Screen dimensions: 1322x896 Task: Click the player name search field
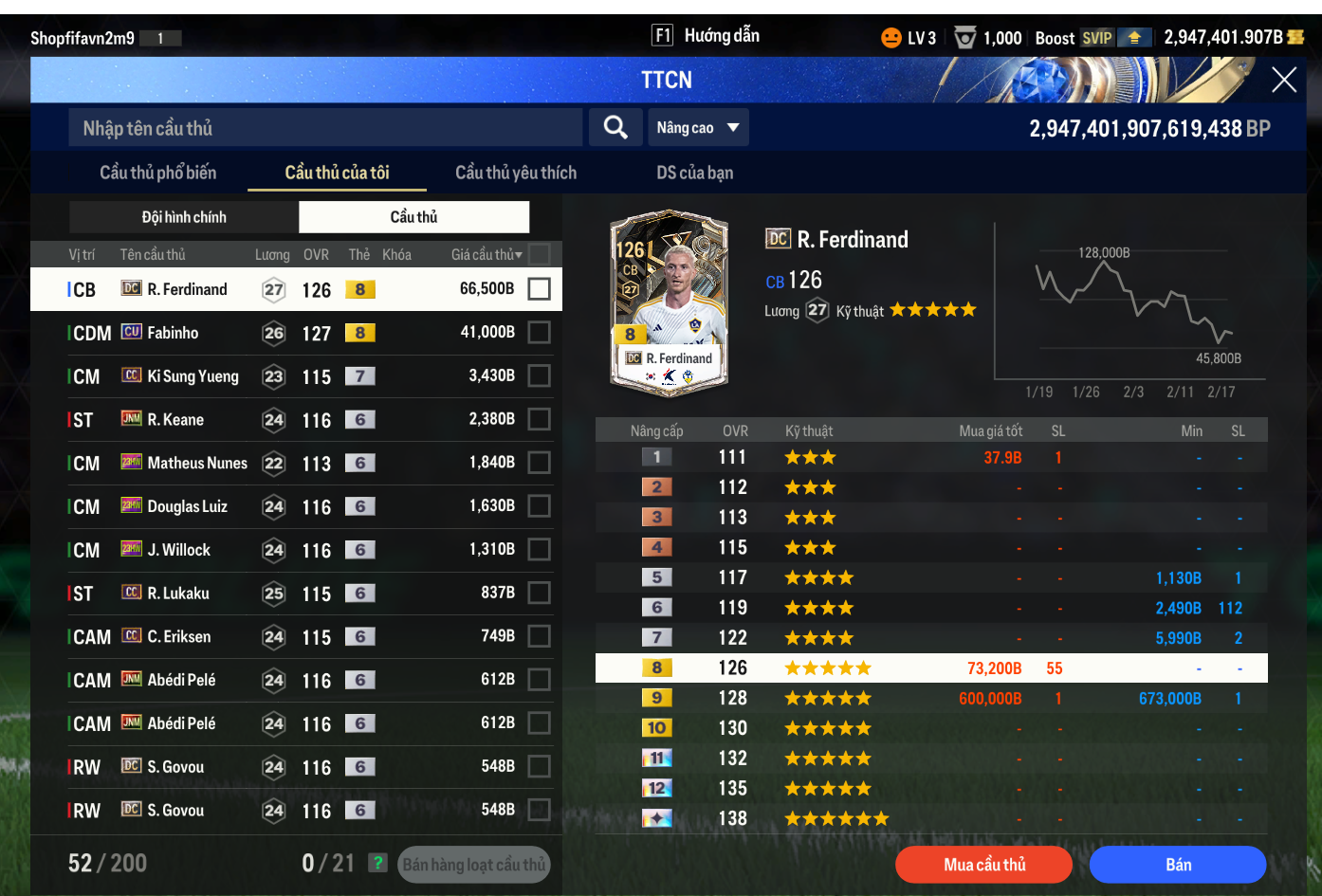click(x=325, y=128)
